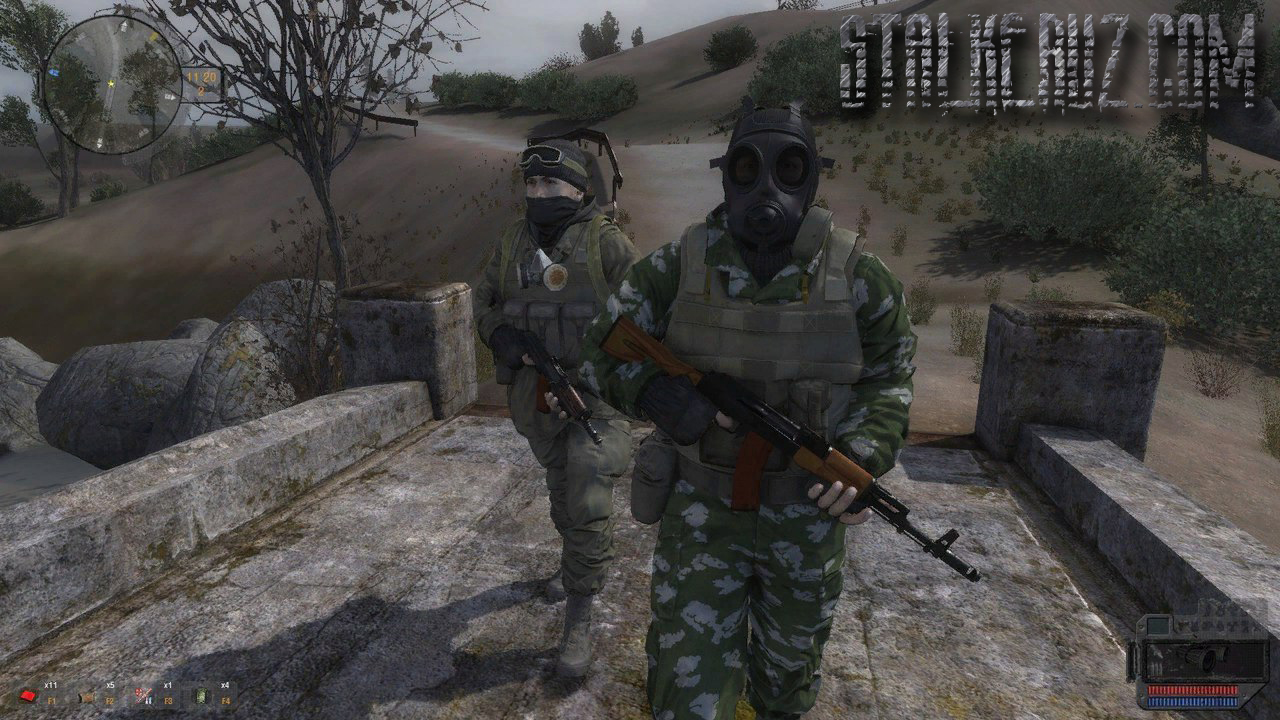1280x720 pixels.
Task: Select the green item in the F4 quick slot
Action: coord(202,697)
